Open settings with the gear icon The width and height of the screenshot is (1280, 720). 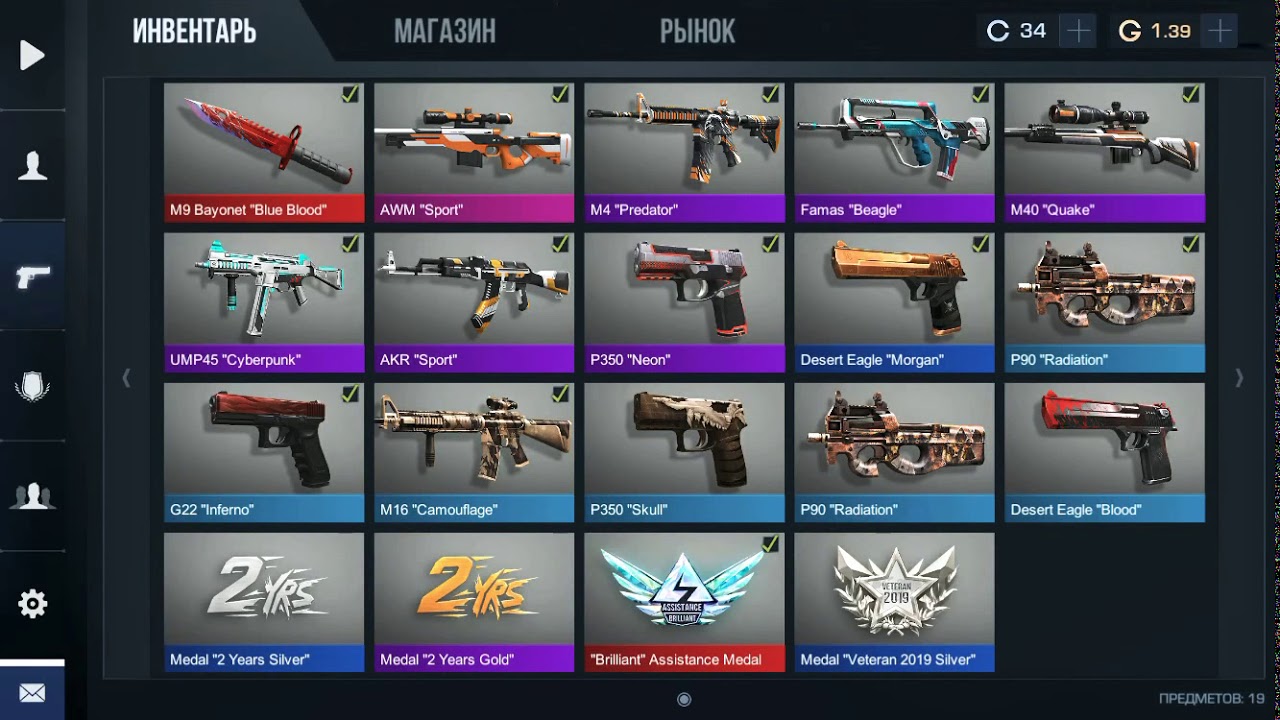pyautogui.click(x=32, y=604)
